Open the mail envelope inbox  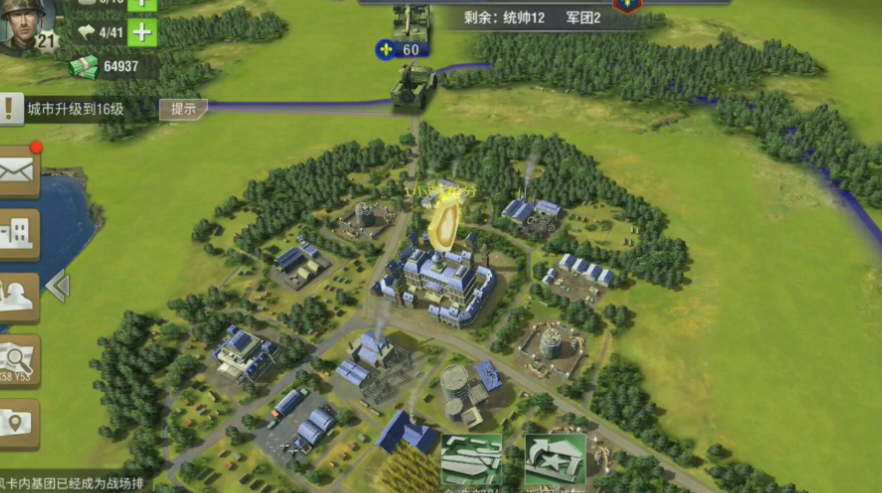pos(18,171)
